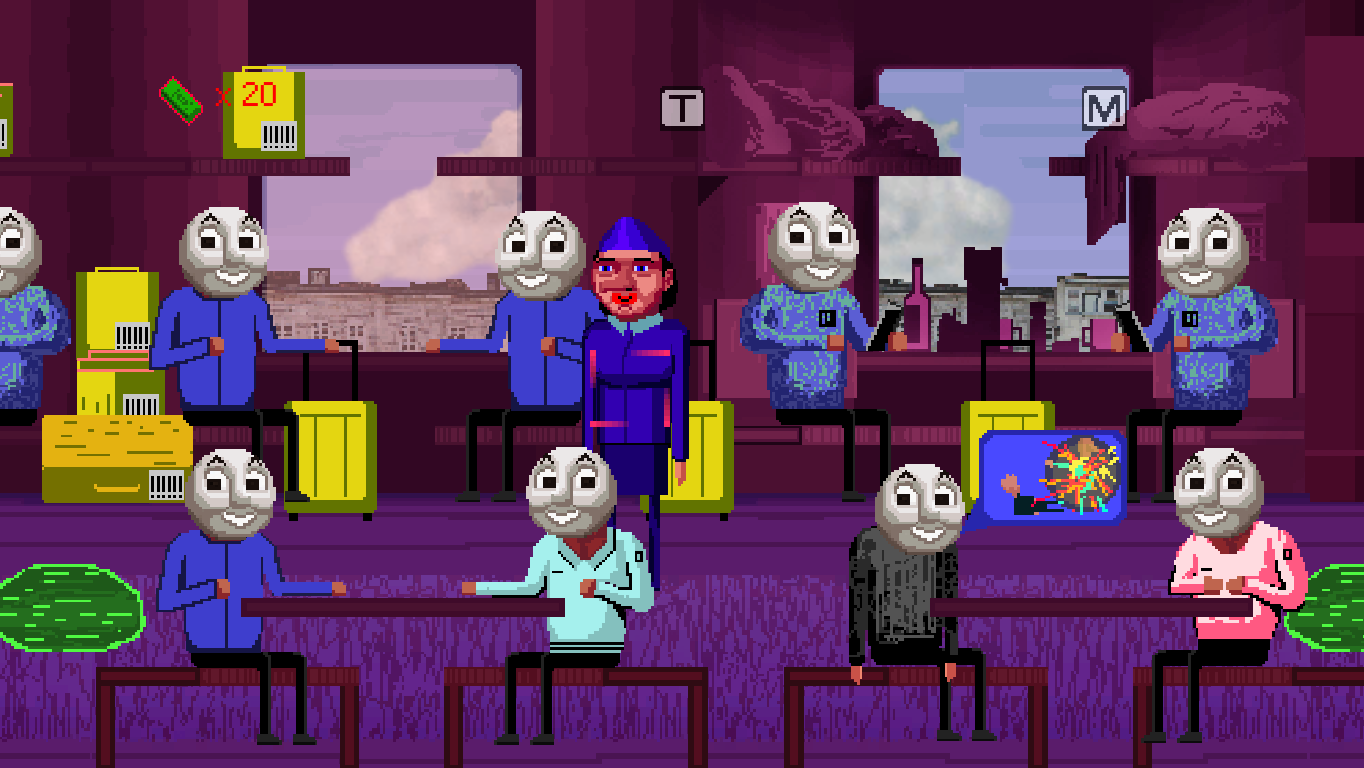Select the yellow ticket x20 counter icon

(x=263, y=110)
